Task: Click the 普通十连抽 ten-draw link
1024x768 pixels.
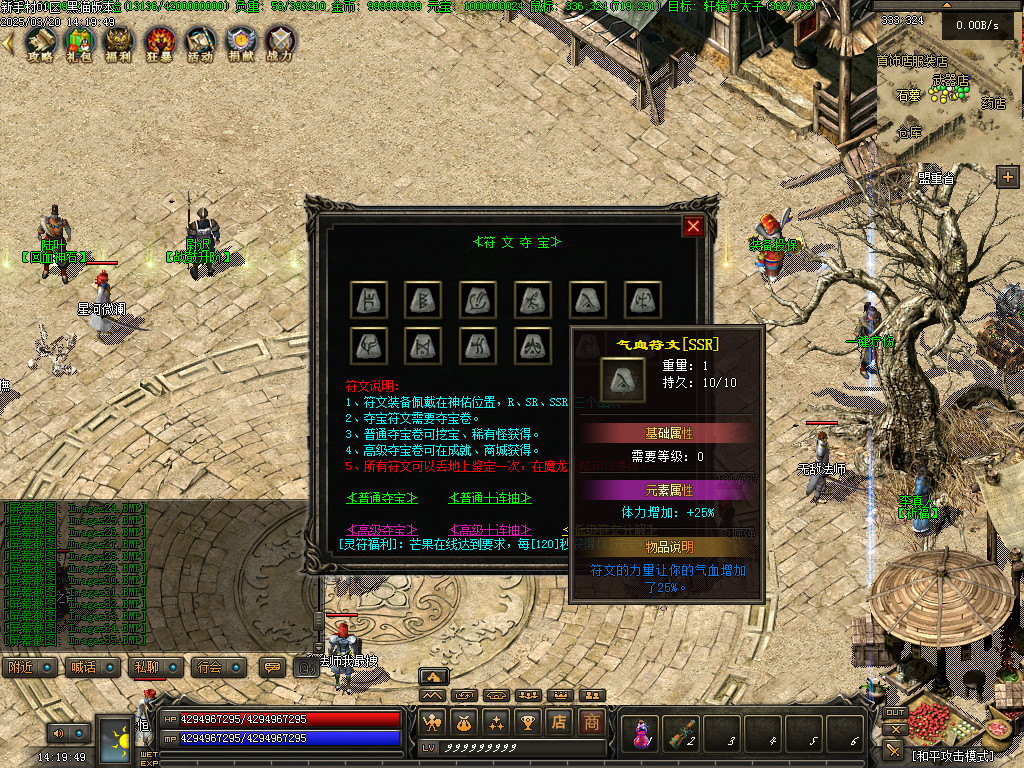Action: tap(490, 497)
